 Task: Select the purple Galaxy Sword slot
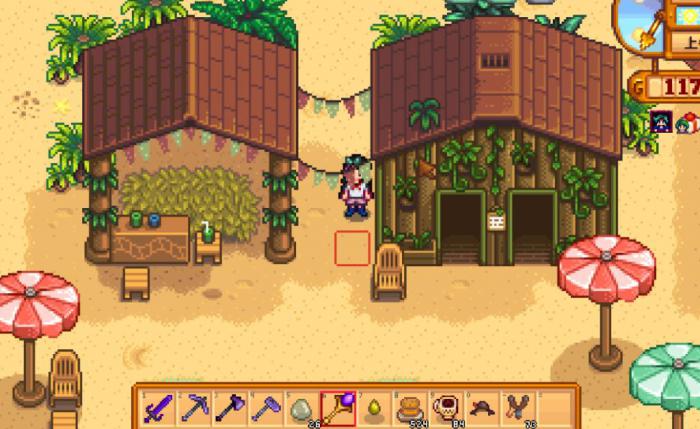coord(158,407)
